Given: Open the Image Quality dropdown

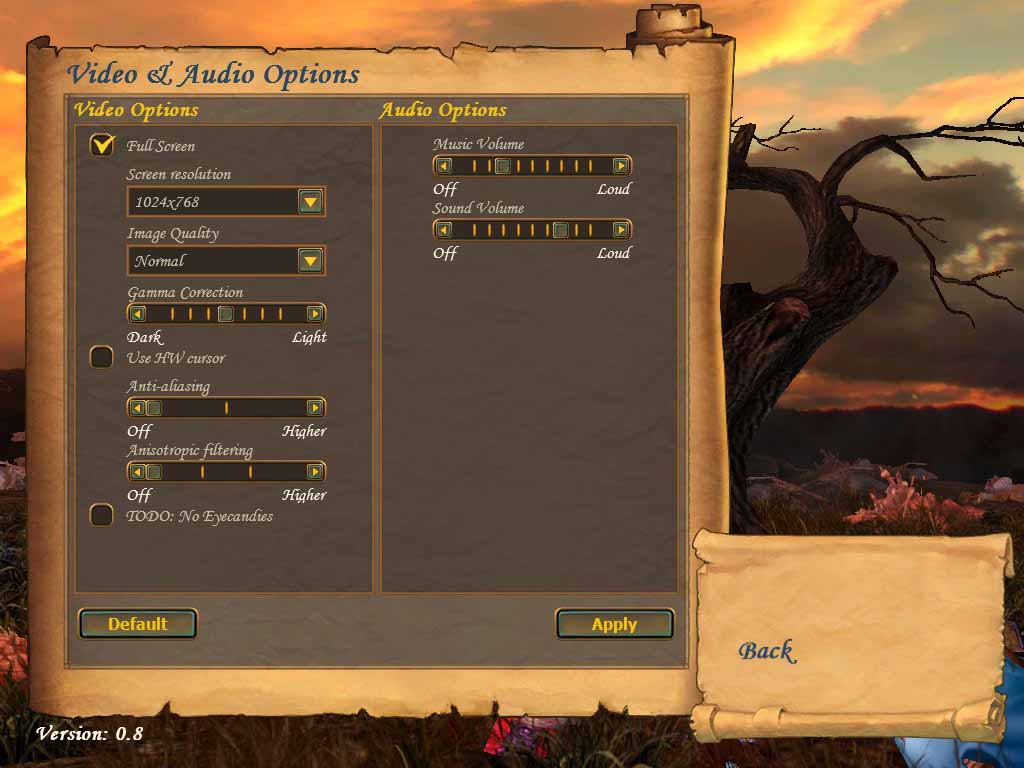Looking at the screenshot, I should tap(311, 261).
